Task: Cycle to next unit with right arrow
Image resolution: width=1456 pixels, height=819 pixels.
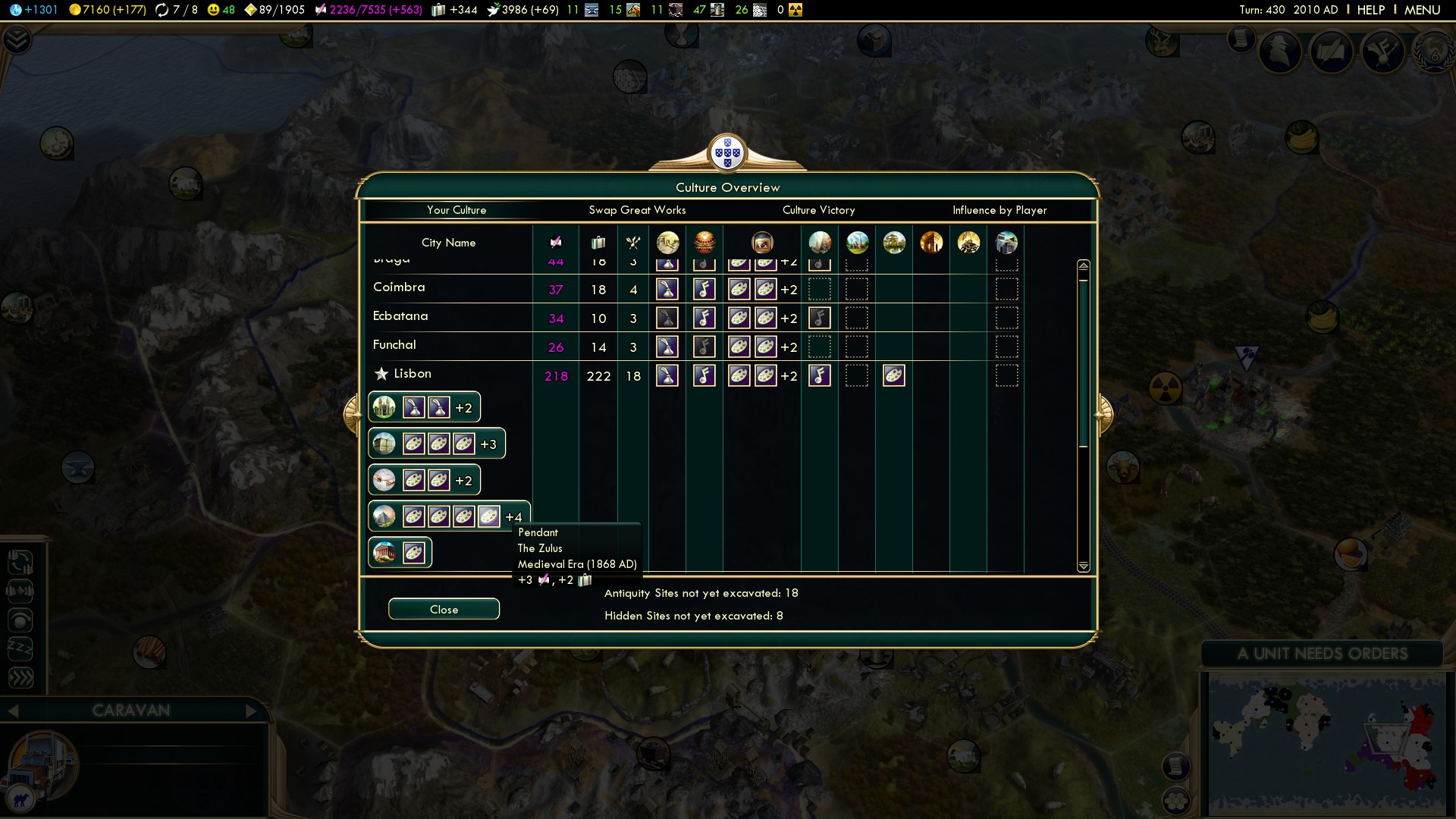Action: [x=252, y=711]
